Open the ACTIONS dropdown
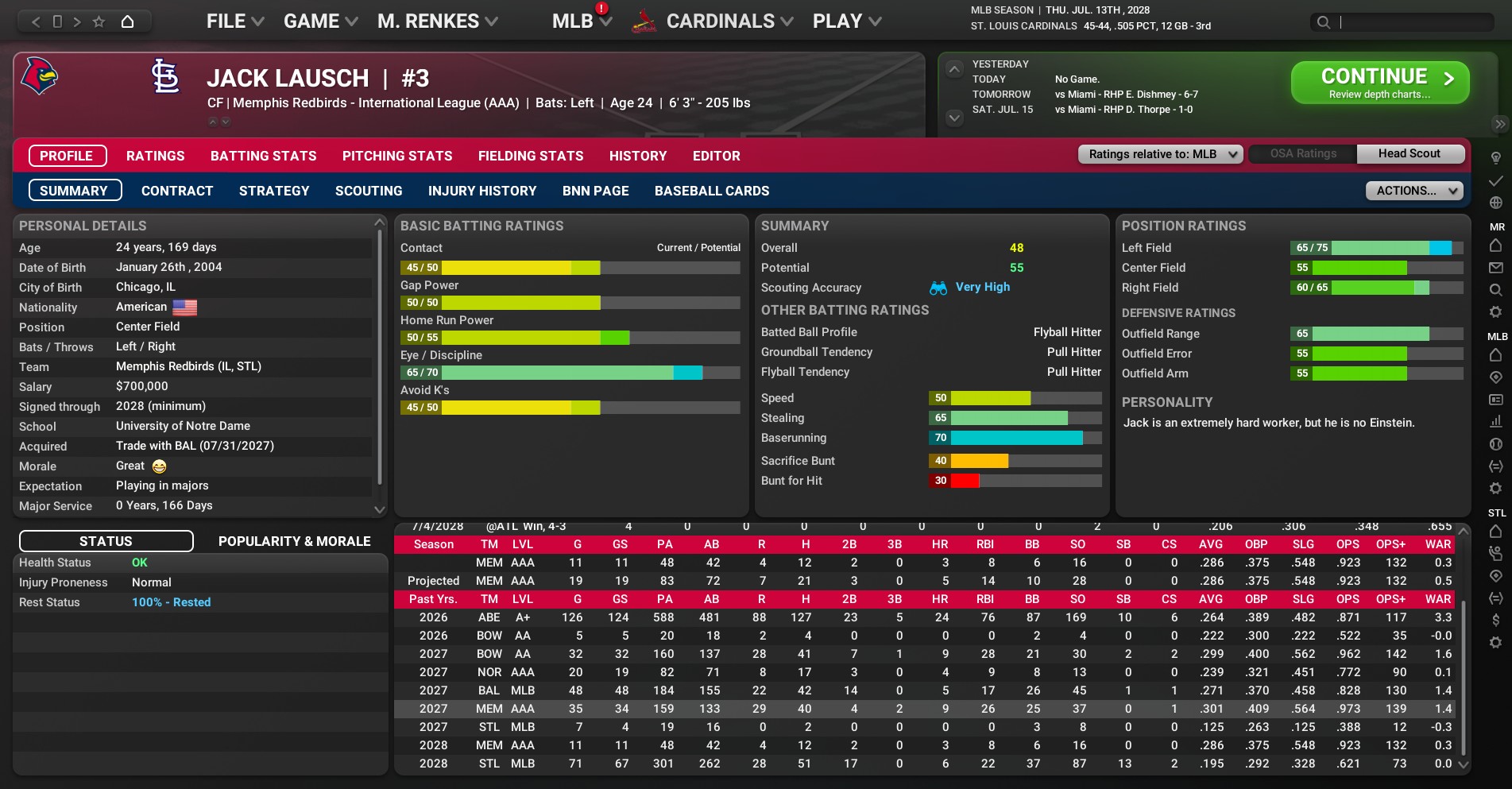Screen dimensions: 1512x789 click(1413, 191)
